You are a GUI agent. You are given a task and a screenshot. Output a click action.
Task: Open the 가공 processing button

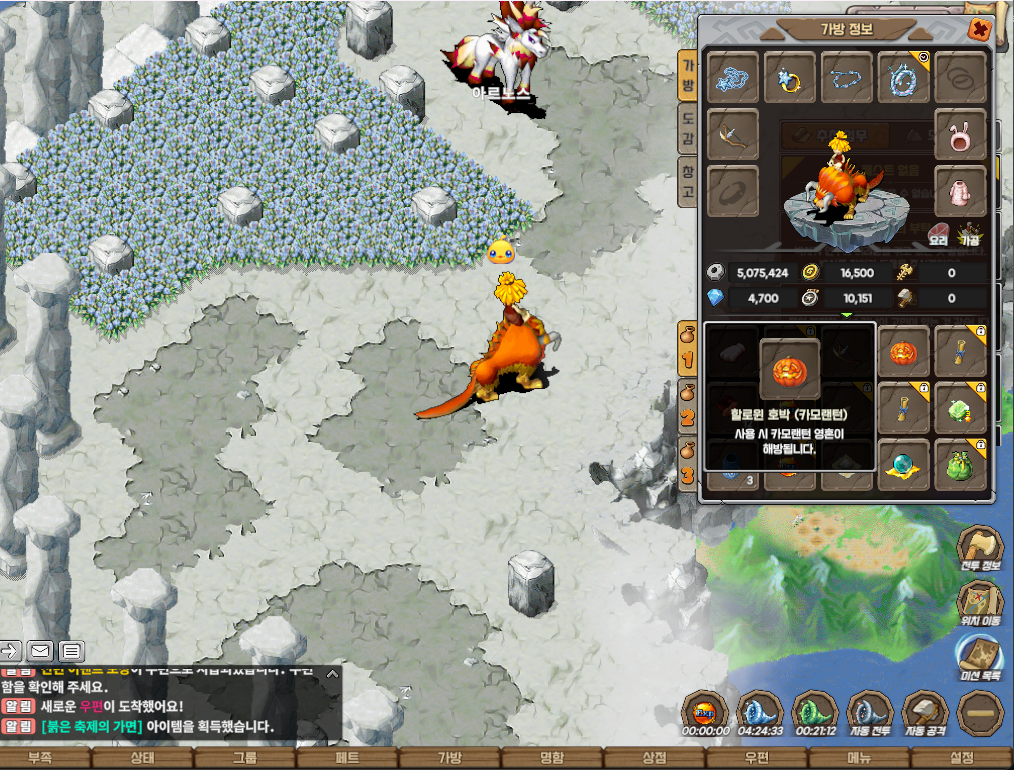coord(969,236)
